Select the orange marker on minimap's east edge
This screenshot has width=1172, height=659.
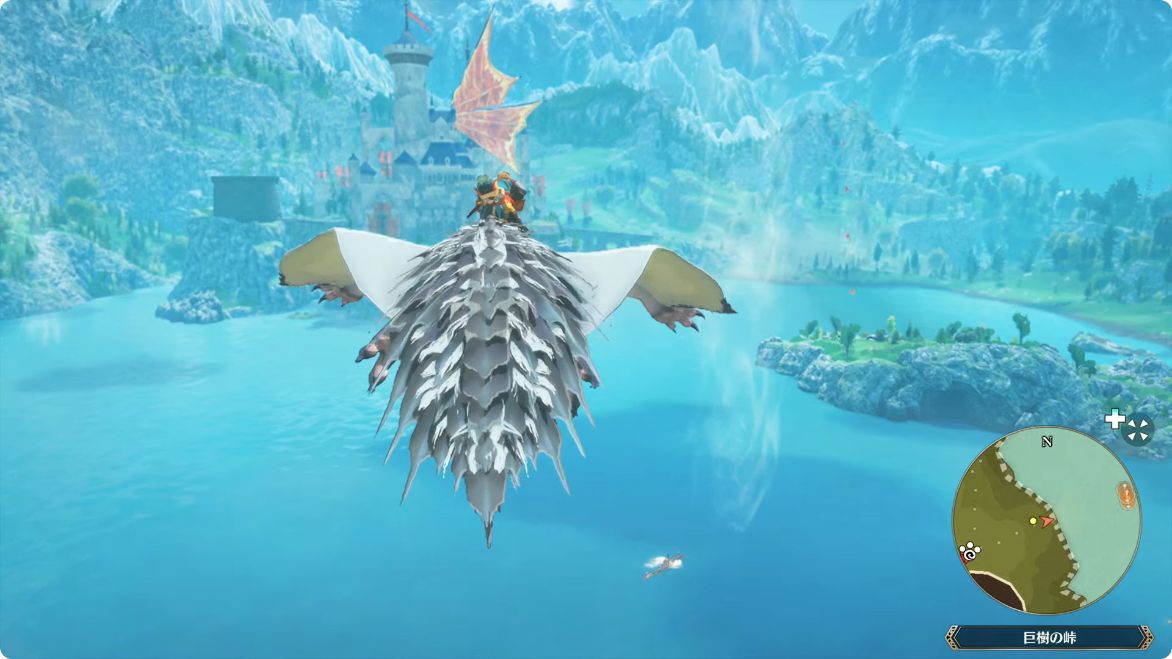1127,495
